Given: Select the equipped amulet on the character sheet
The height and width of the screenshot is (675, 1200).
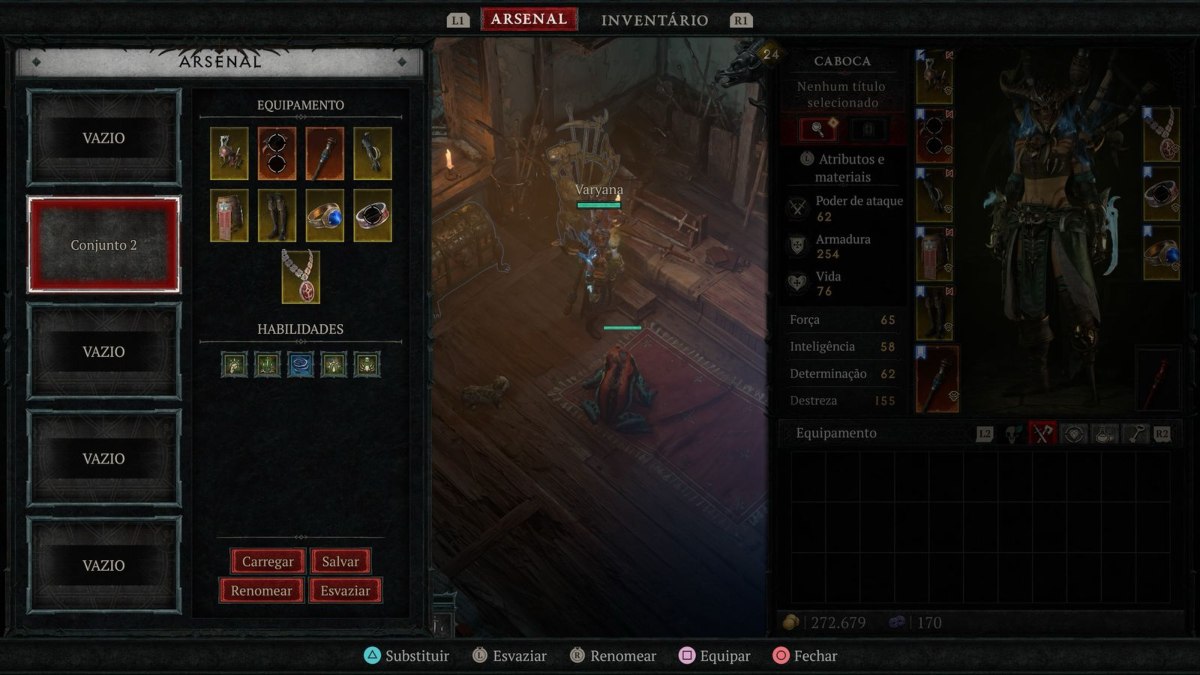Looking at the screenshot, I should [x=1161, y=135].
